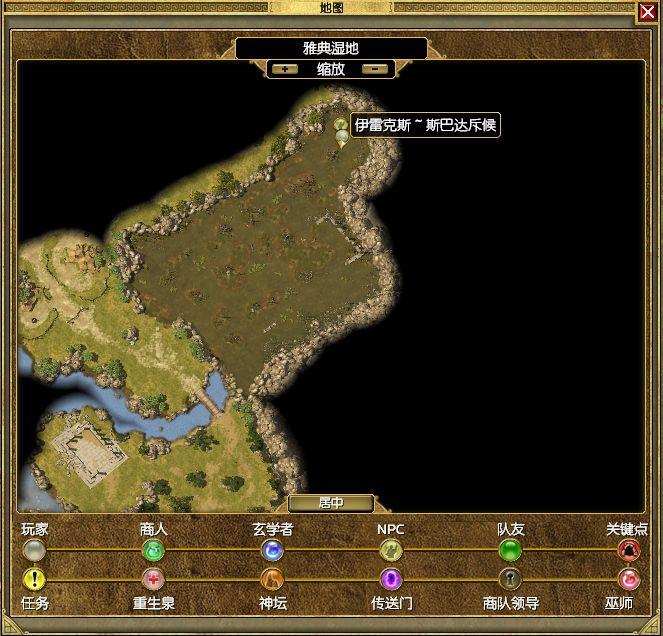Viewport: 663px width, 636px height.
Task: Select the 伊雷克斯 Spartan scout map marker
Action: point(342,132)
